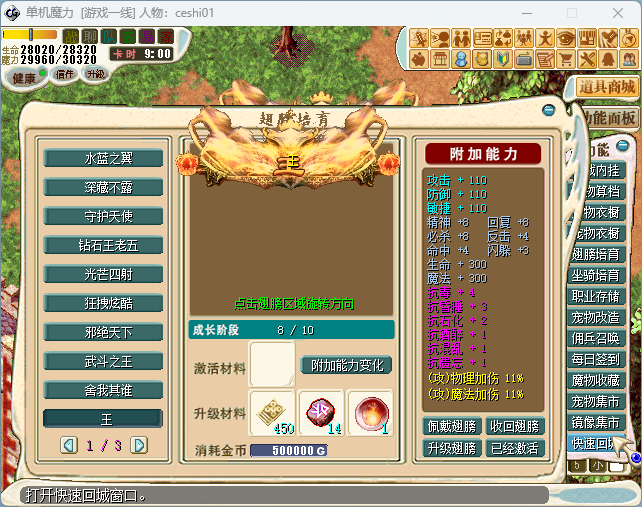Image resolution: width=642 pixels, height=507 pixels.
Task: Show 附加能力变化 ability changes
Action: pos(346,365)
